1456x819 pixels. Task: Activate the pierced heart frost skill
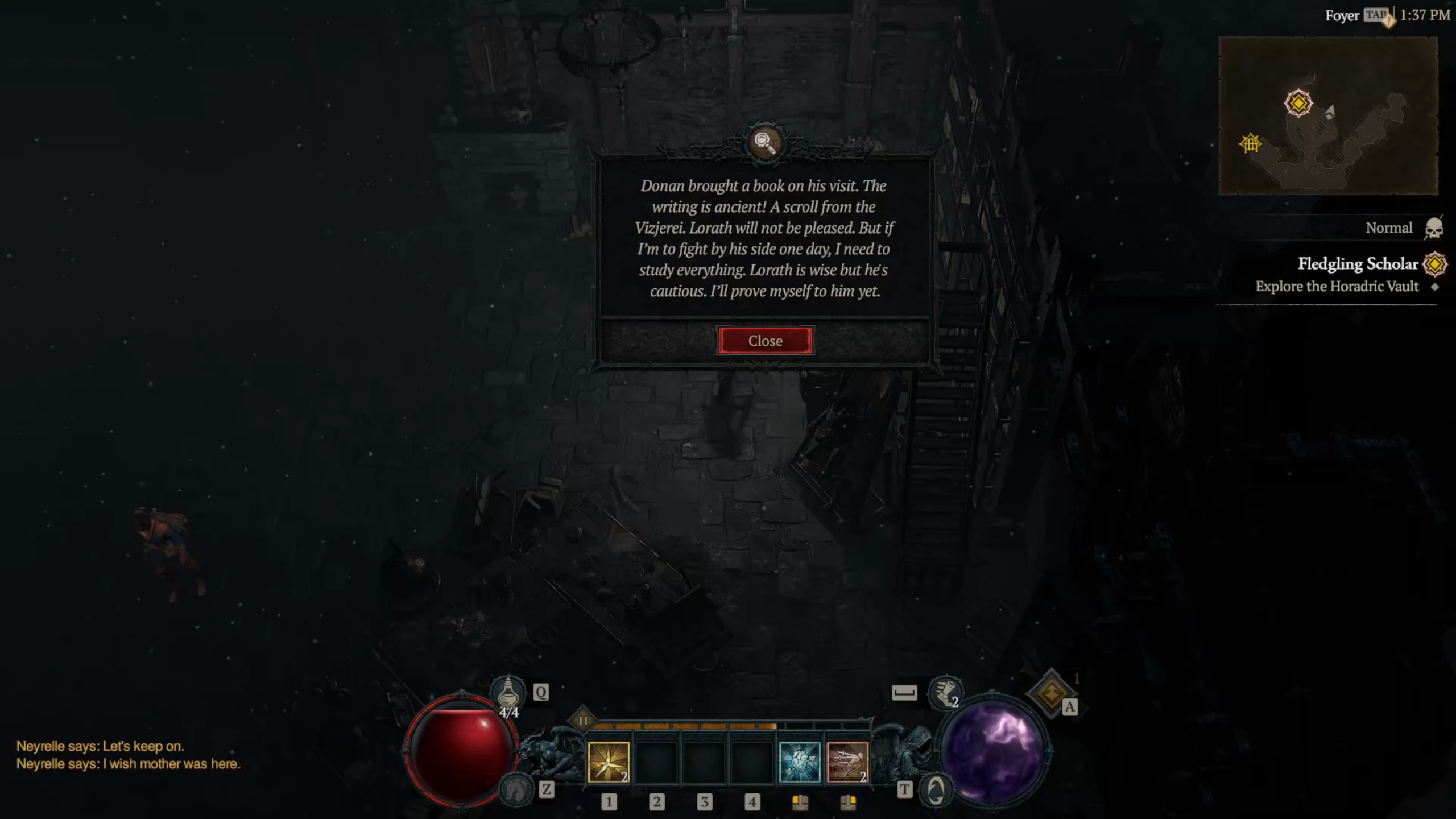point(799,762)
